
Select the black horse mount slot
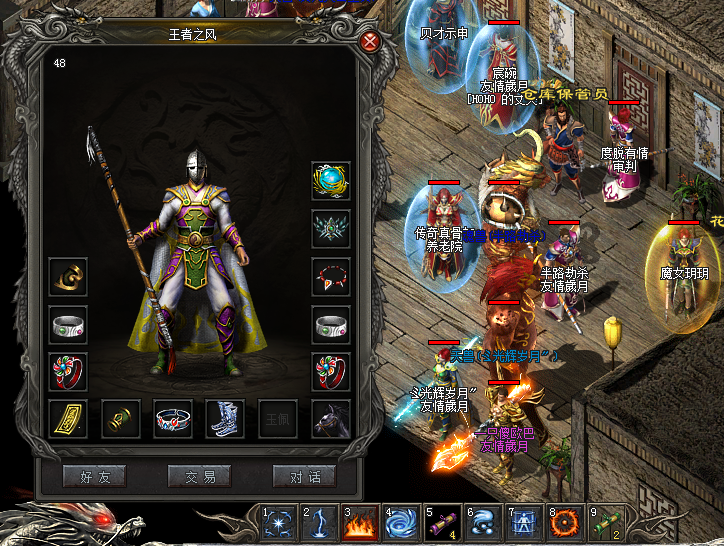pyautogui.click(x=330, y=419)
